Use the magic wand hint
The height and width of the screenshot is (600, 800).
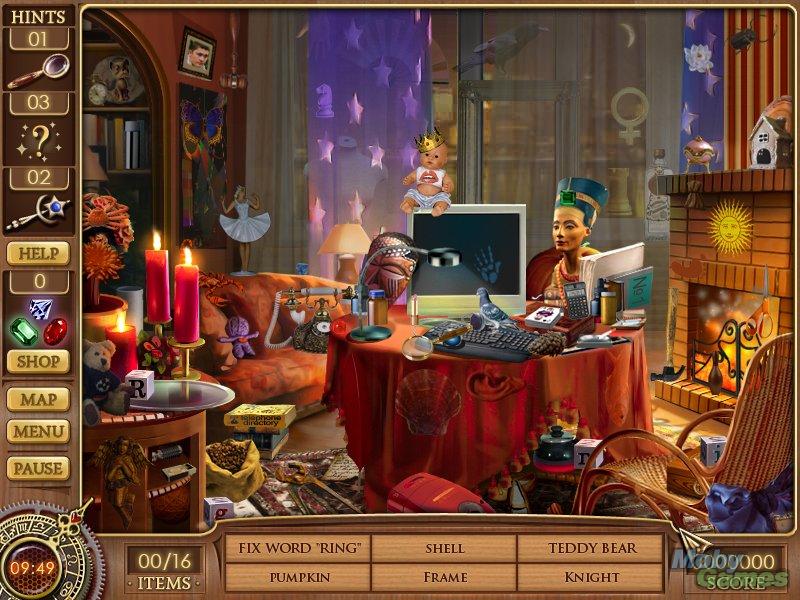[40, 211]
